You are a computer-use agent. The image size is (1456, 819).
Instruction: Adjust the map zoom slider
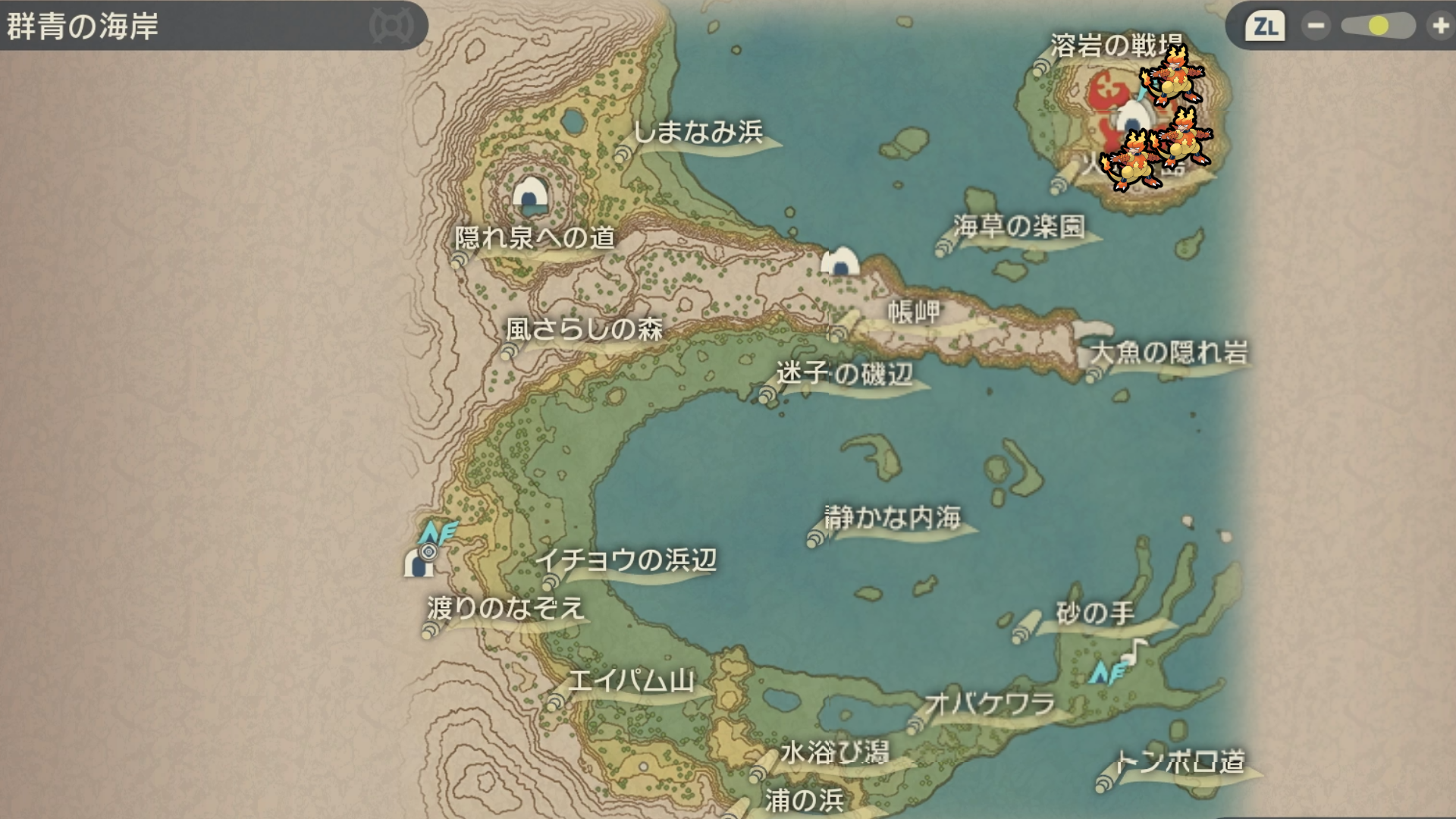coord(1378,27)
